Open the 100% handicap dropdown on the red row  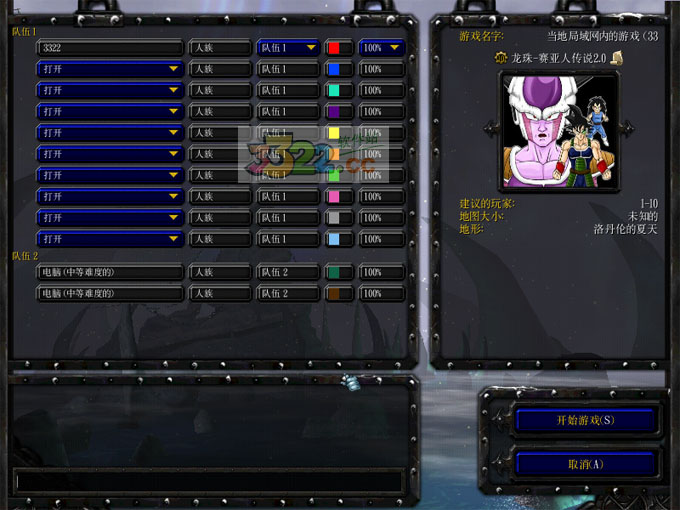[x=381, y=48]
